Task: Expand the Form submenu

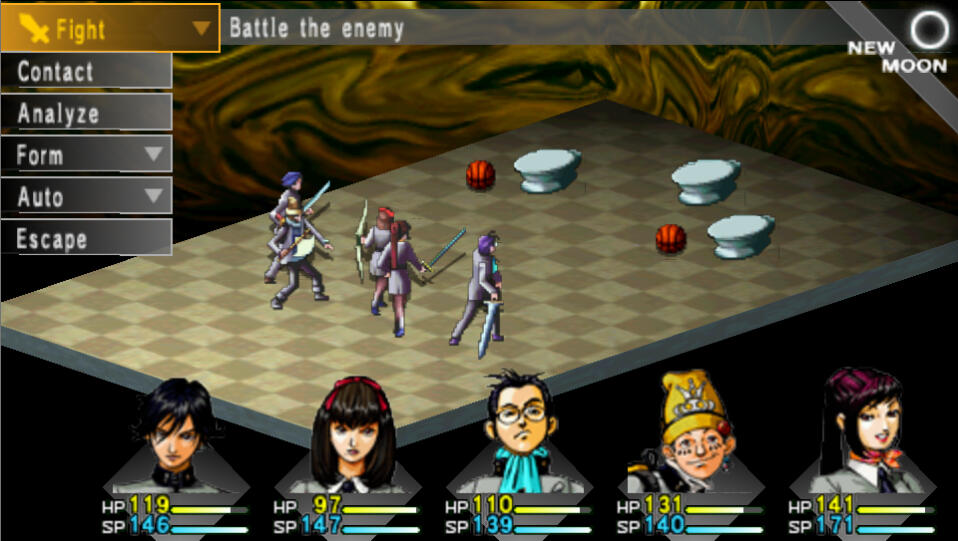Action: (86, 155)
